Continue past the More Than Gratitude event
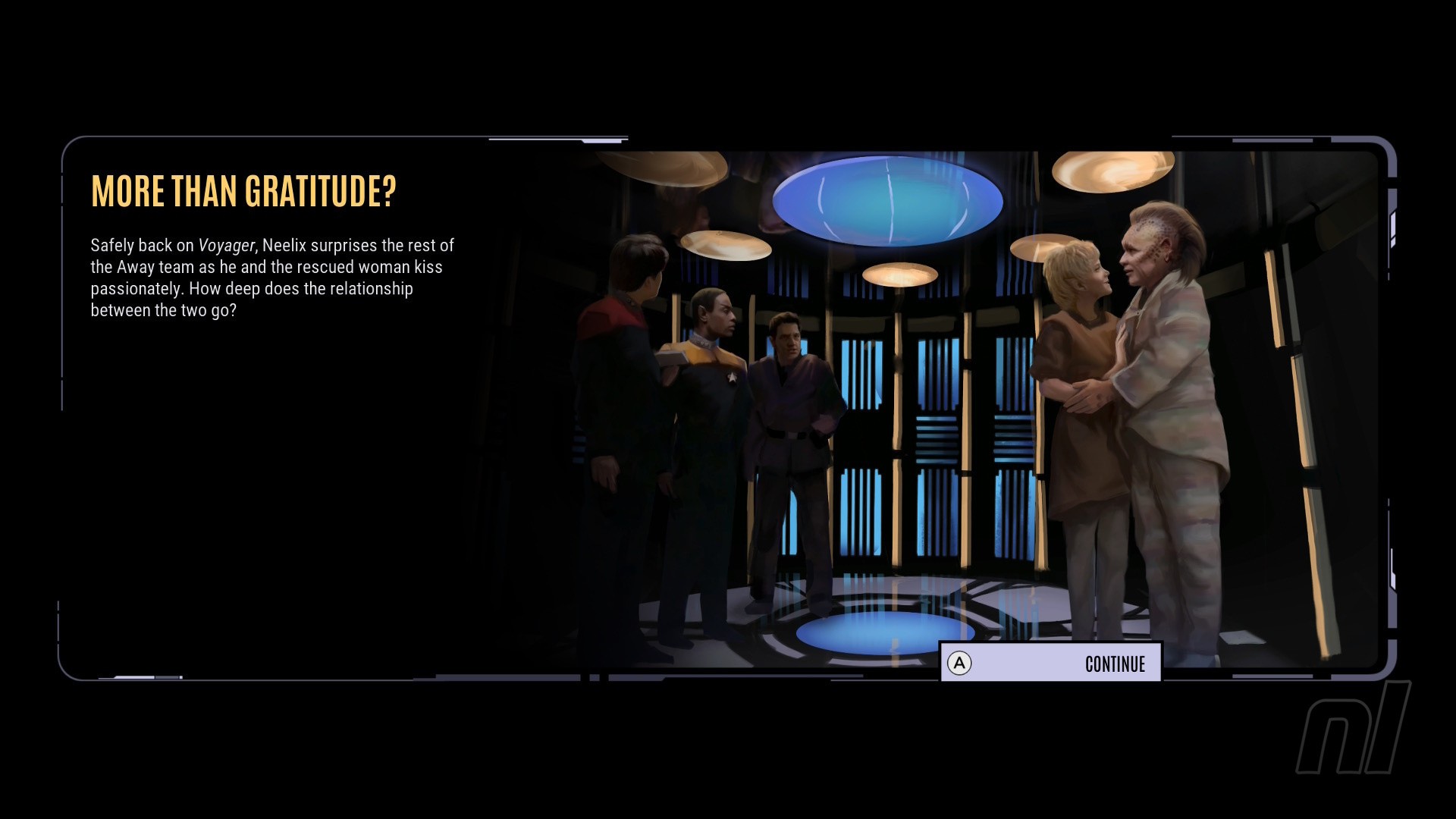The height and width of the screenshot is (819, 1456). click(x=1050, y=664)
